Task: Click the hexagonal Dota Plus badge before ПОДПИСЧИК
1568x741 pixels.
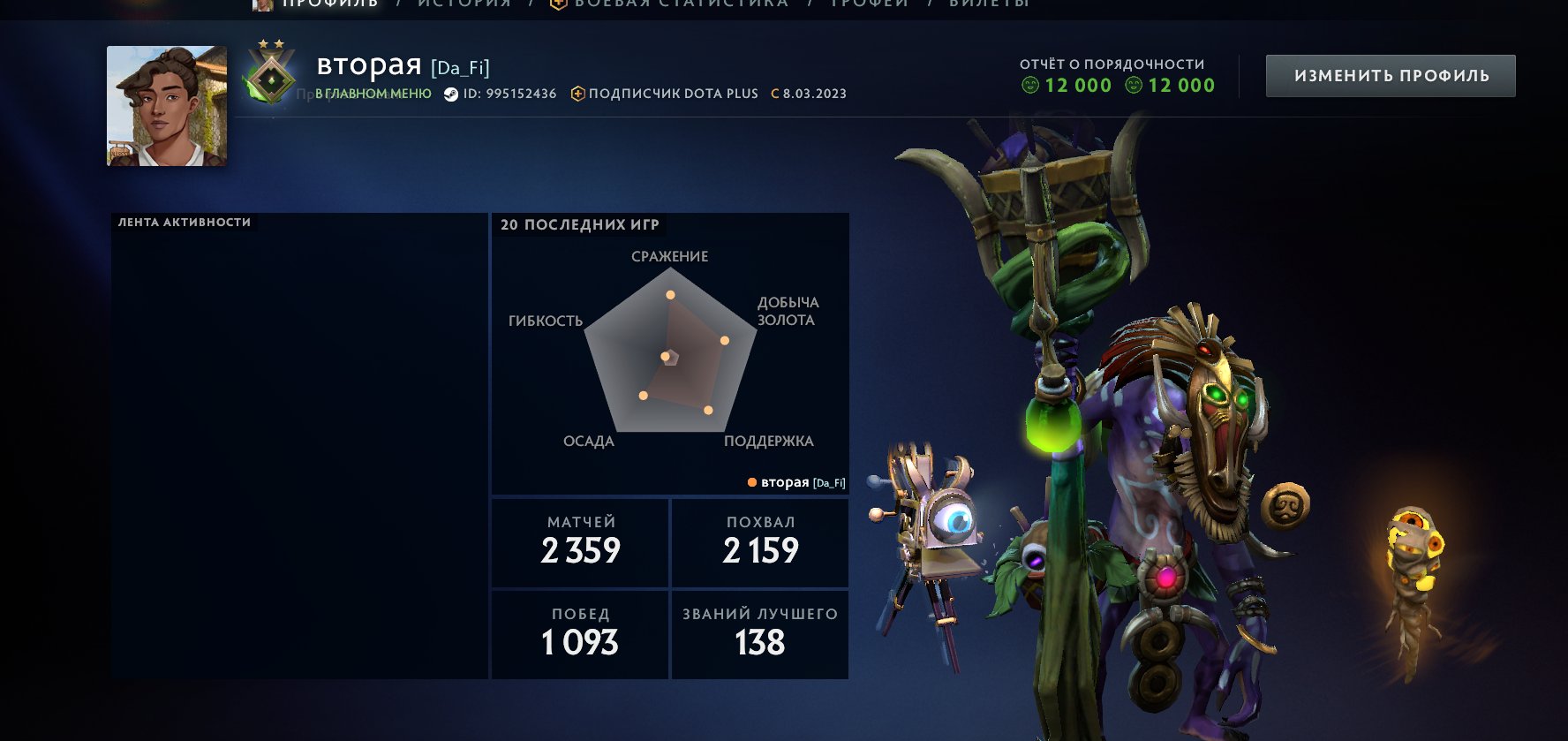Action: 577,93
